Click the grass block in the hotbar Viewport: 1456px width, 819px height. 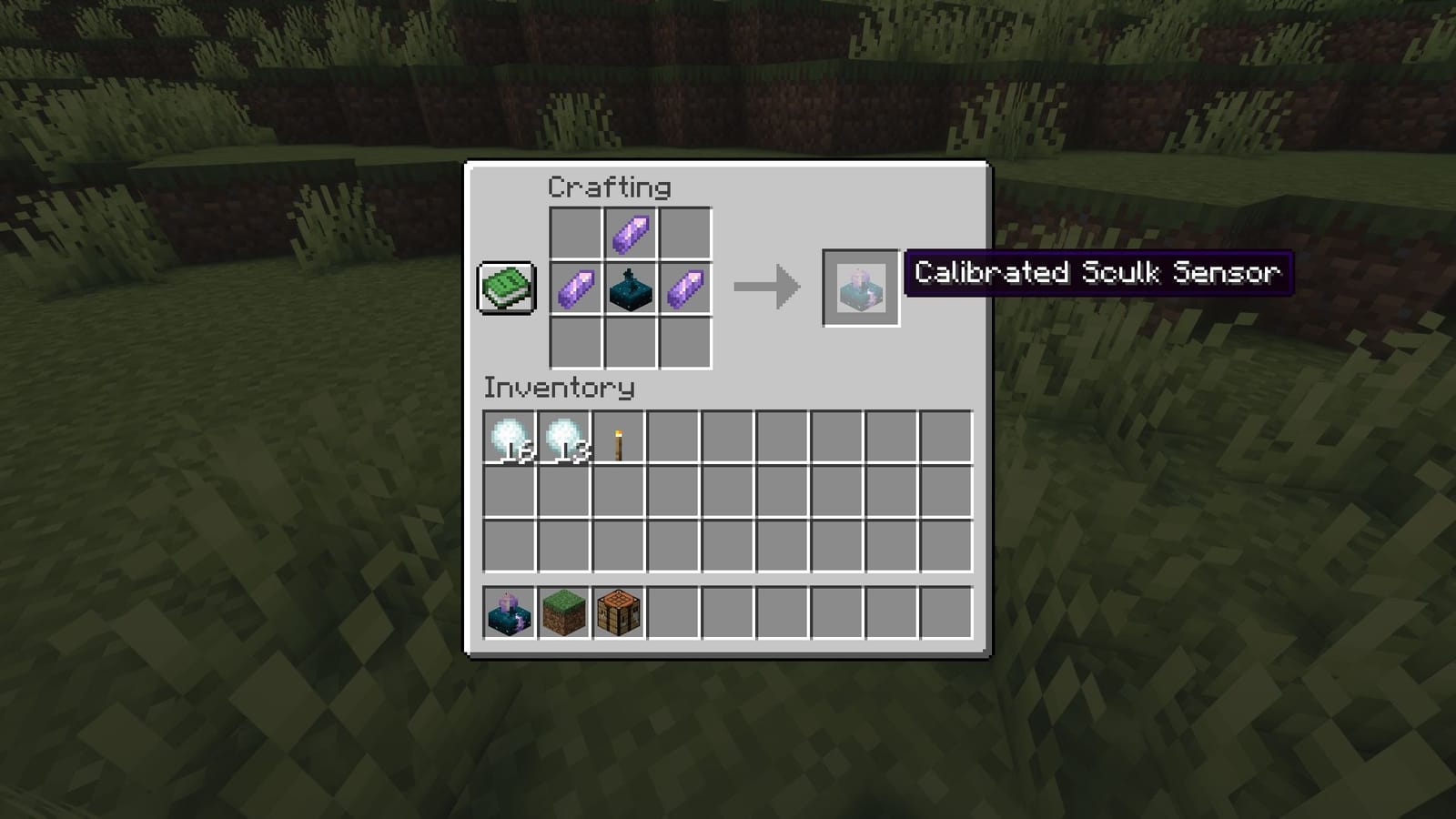point(562,612)
